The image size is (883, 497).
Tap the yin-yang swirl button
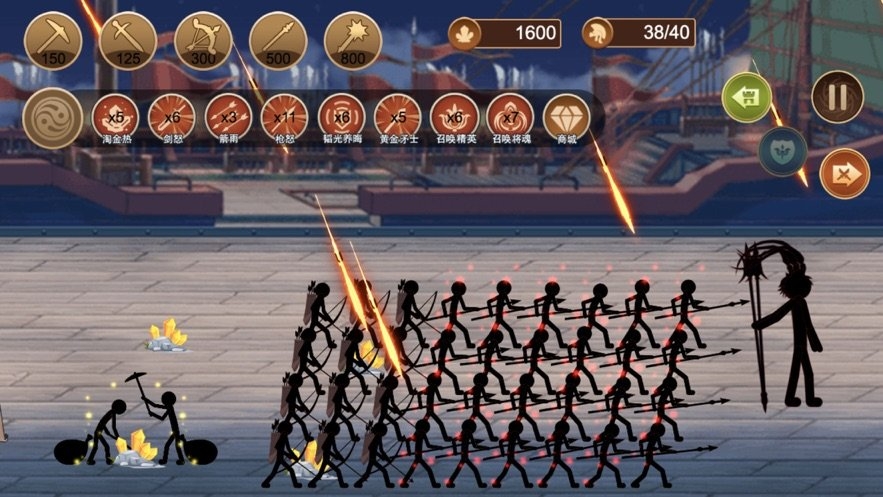pyautogui.click(x=52, y=118)
